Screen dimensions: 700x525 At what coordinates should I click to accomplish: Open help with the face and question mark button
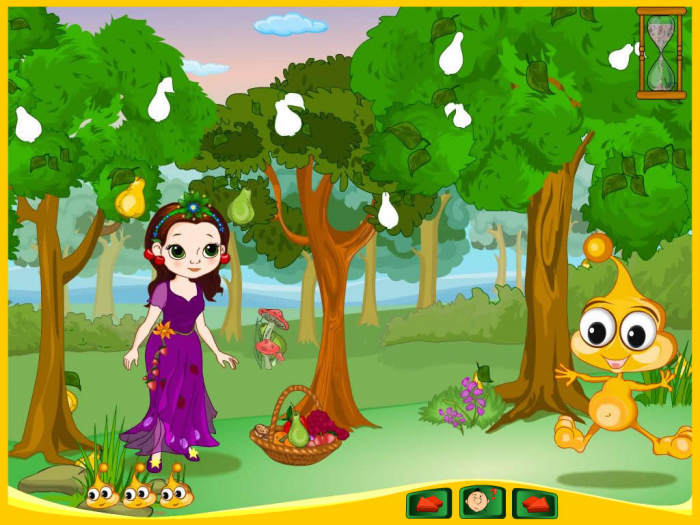click(481, 502)
